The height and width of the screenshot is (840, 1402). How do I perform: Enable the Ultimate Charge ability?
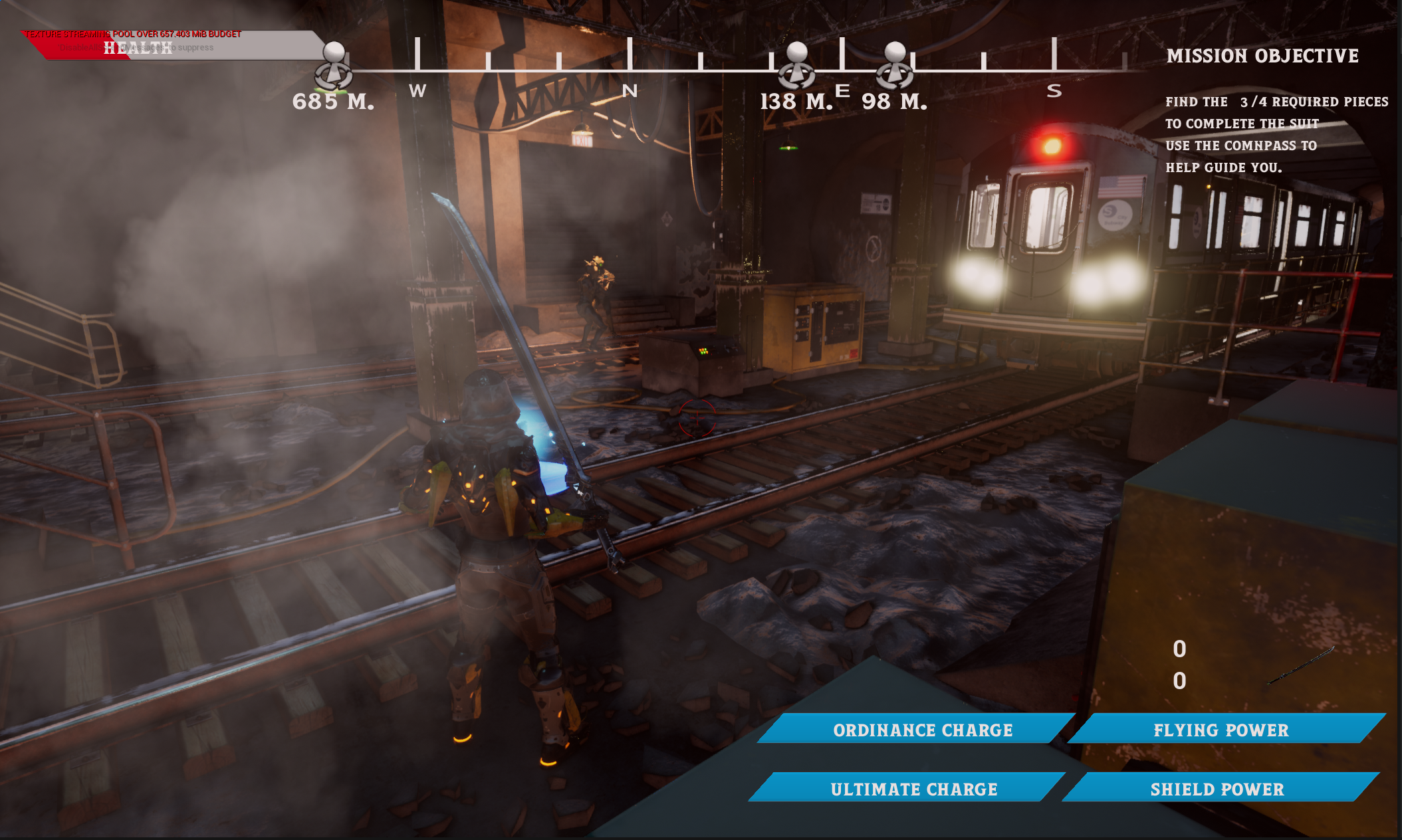pyautogui.click(x=913, y=789)
